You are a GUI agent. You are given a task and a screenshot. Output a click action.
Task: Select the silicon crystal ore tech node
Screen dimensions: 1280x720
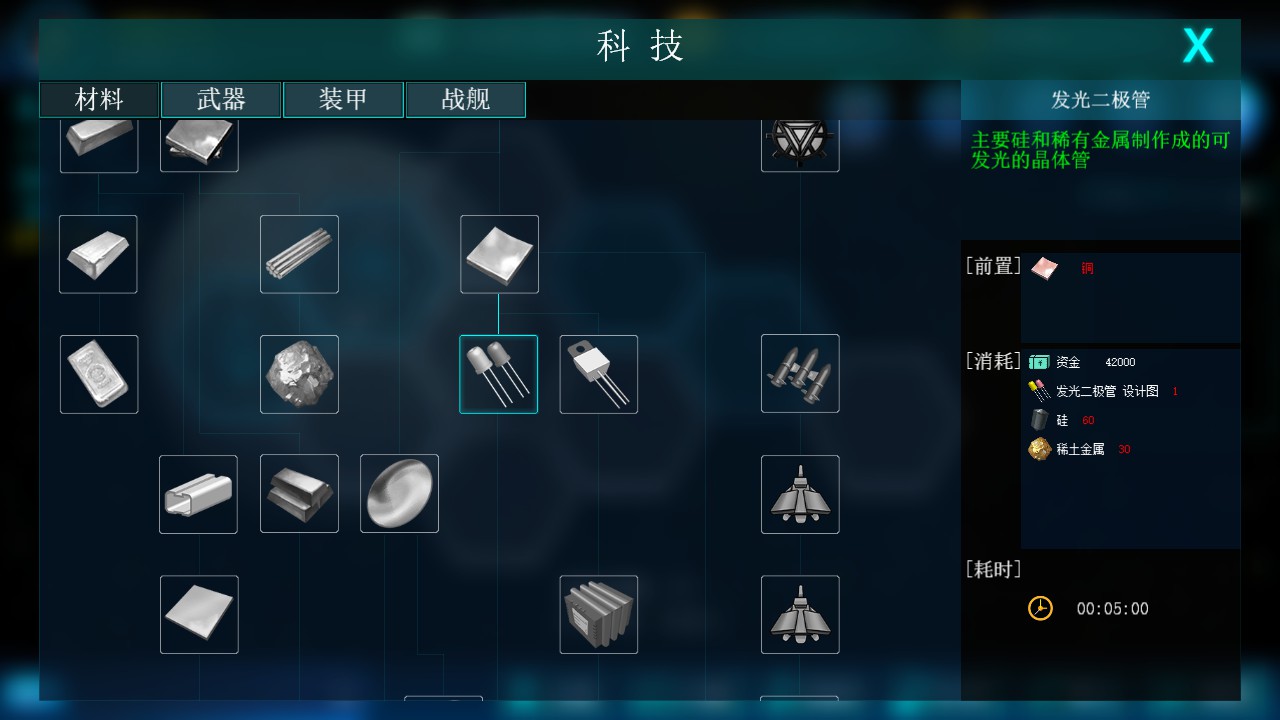[299, 374]
